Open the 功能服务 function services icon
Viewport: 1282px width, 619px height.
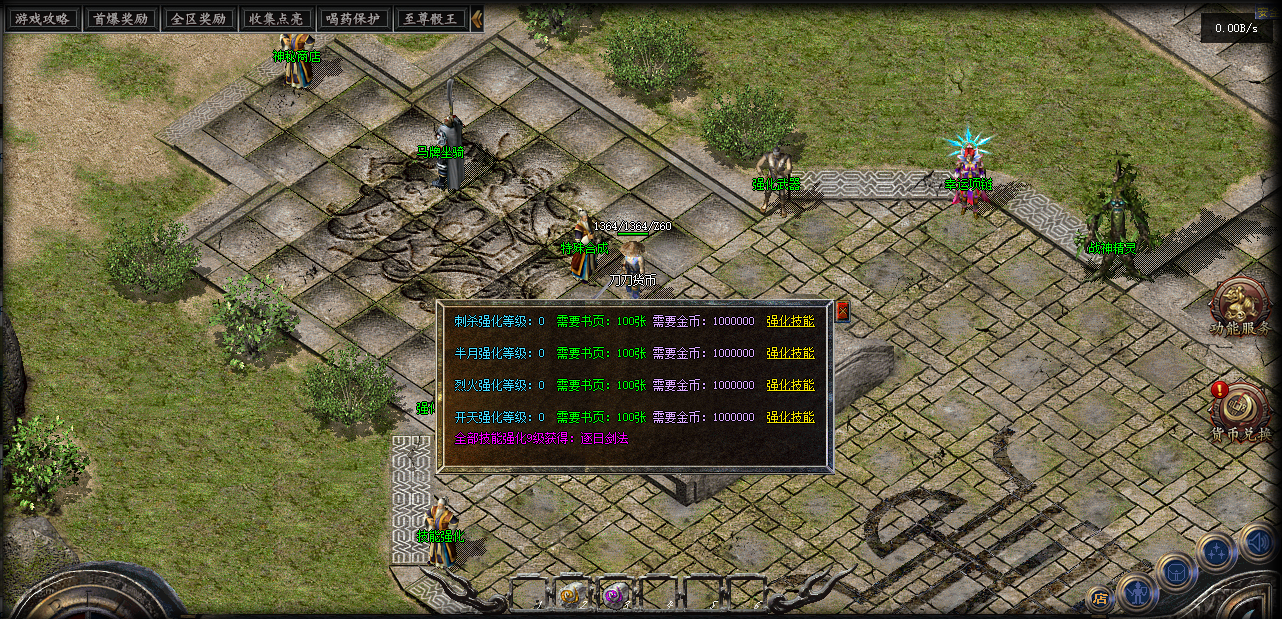pyautogui.click(x=1240, y=305)
